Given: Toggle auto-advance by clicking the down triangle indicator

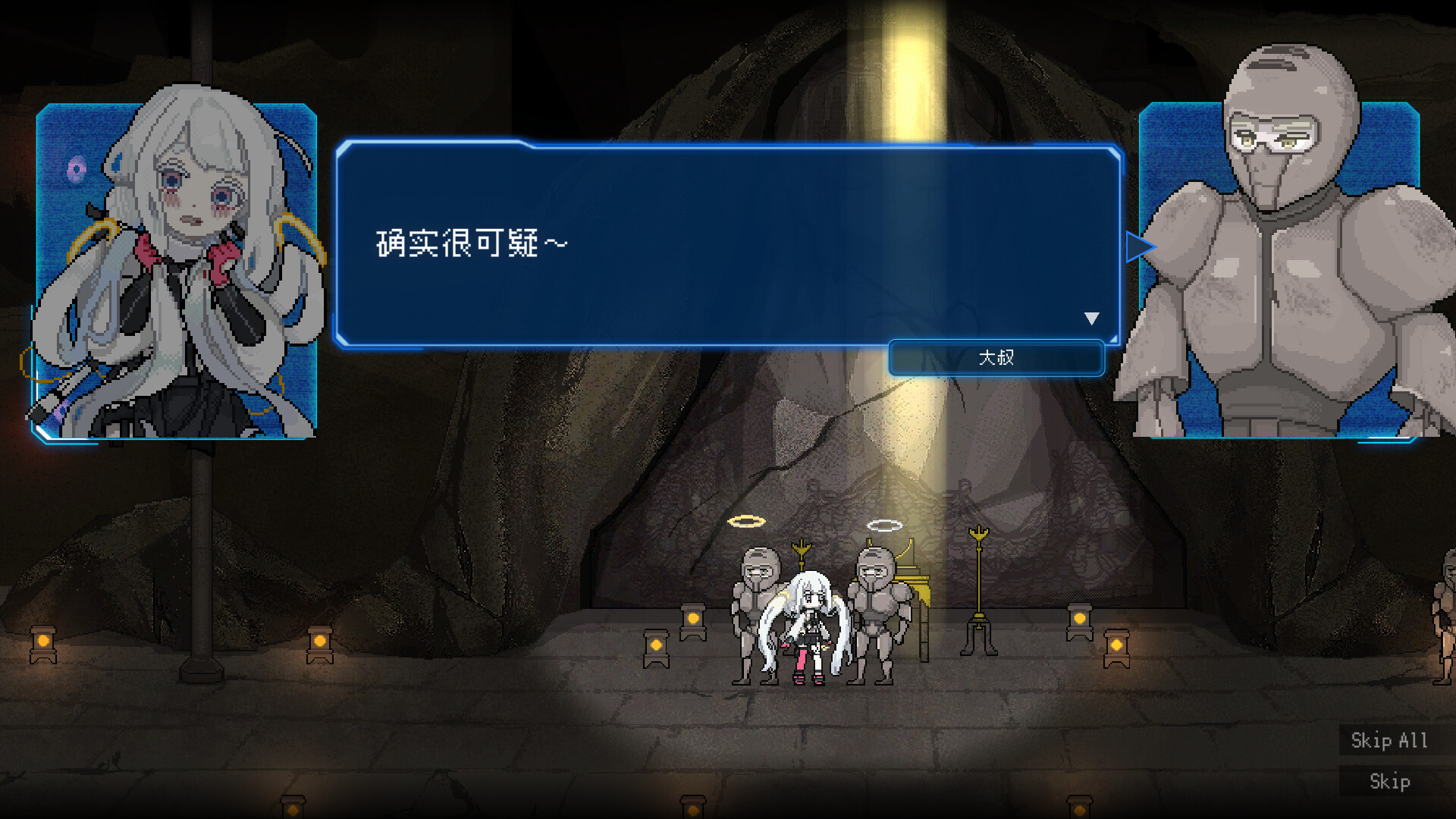Looking at the screenshot, I should pyautogui.click(x=1093, y=318).
